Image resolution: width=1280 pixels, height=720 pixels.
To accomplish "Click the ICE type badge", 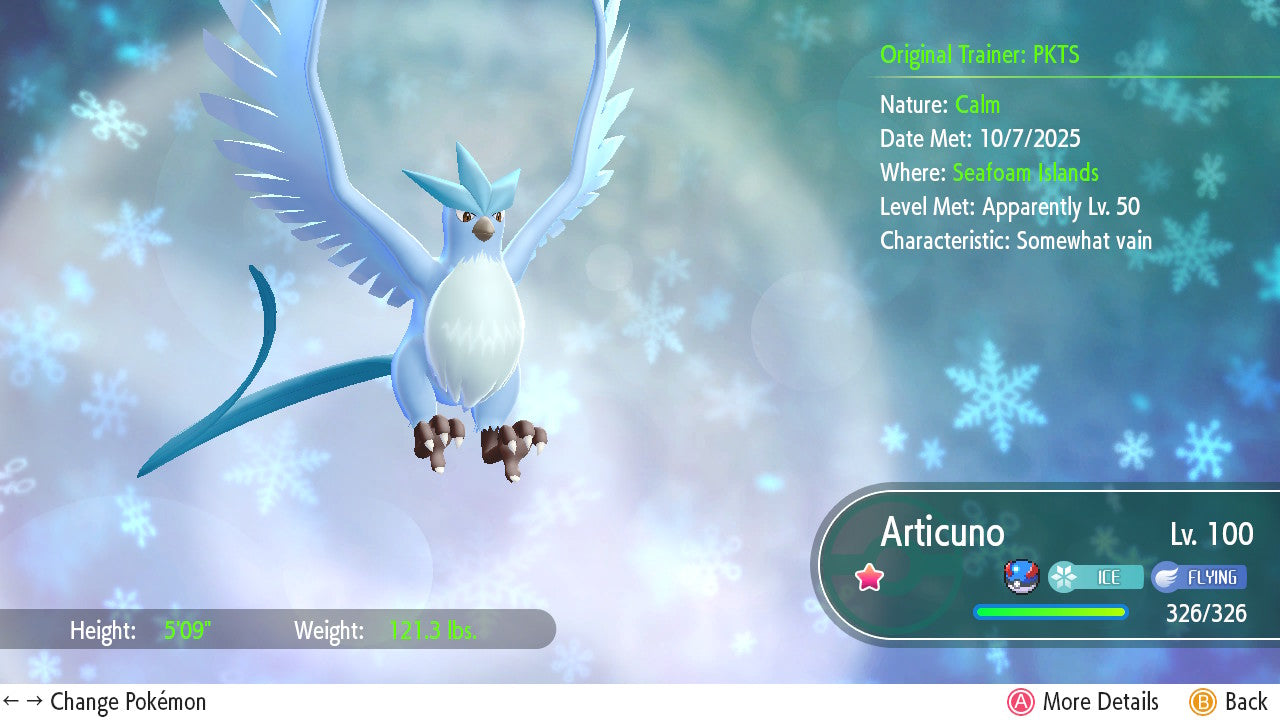I will point(1096,577).
